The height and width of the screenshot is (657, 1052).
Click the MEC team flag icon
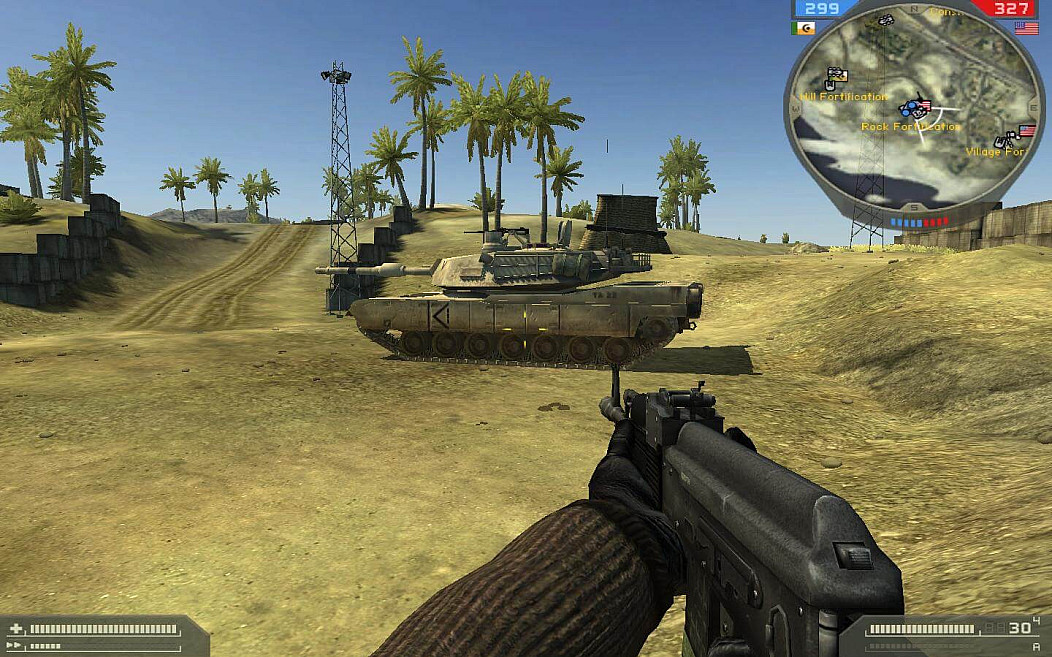[x=803, y=28]
